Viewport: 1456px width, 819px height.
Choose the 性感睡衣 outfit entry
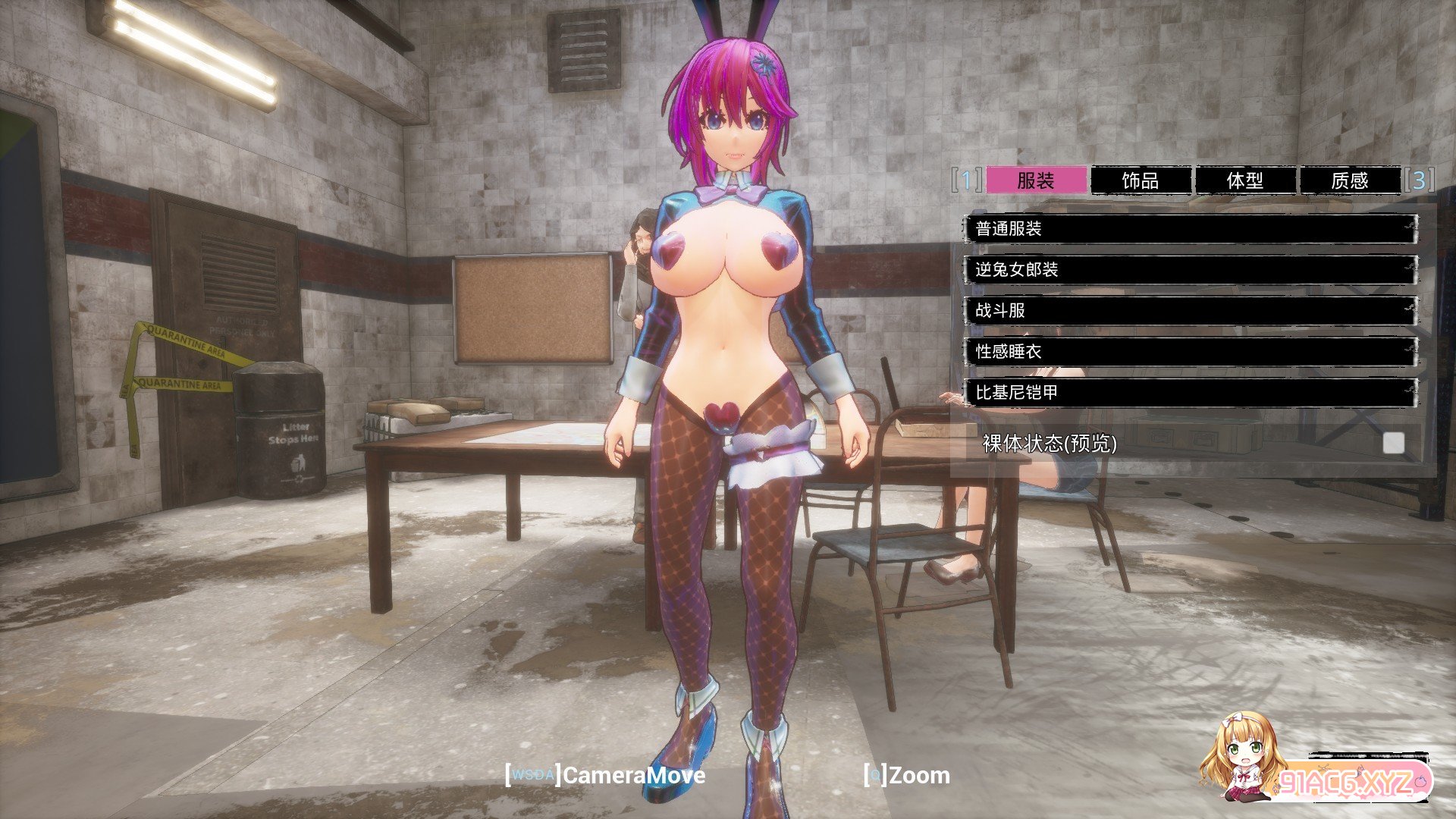tap(1191, 352)
